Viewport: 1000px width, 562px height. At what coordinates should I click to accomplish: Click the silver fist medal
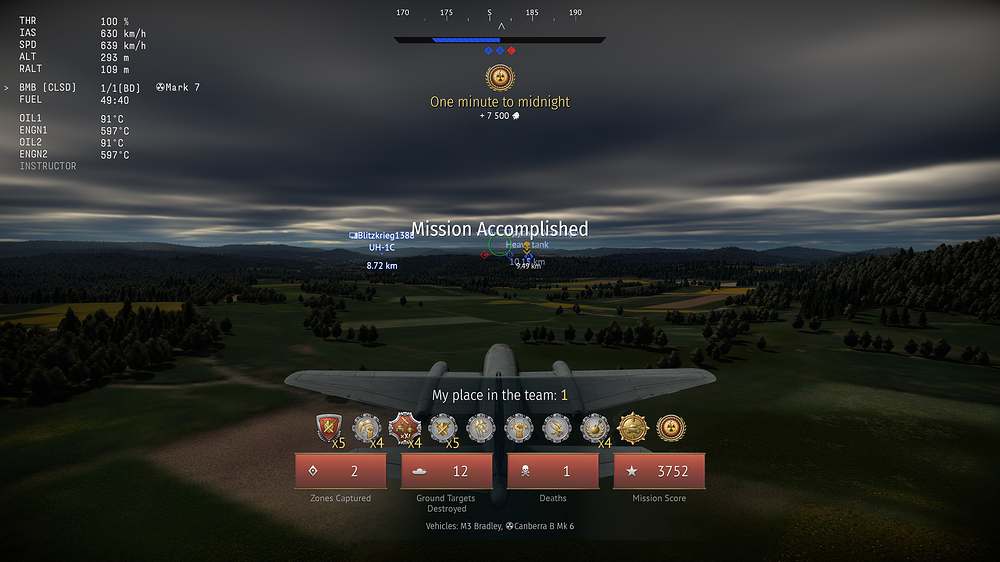pos(519,428)
